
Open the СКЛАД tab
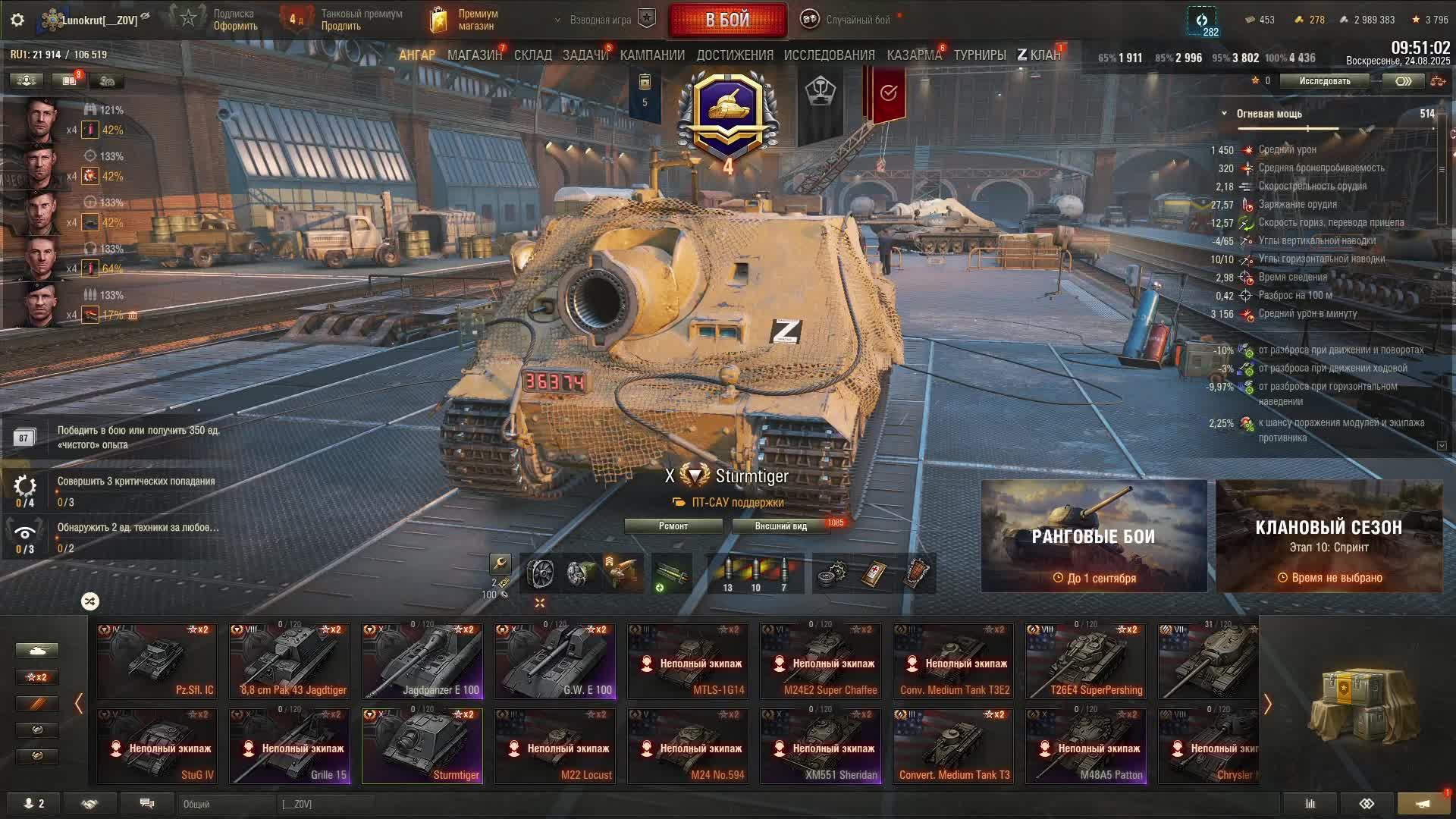[x=532, y=55]
